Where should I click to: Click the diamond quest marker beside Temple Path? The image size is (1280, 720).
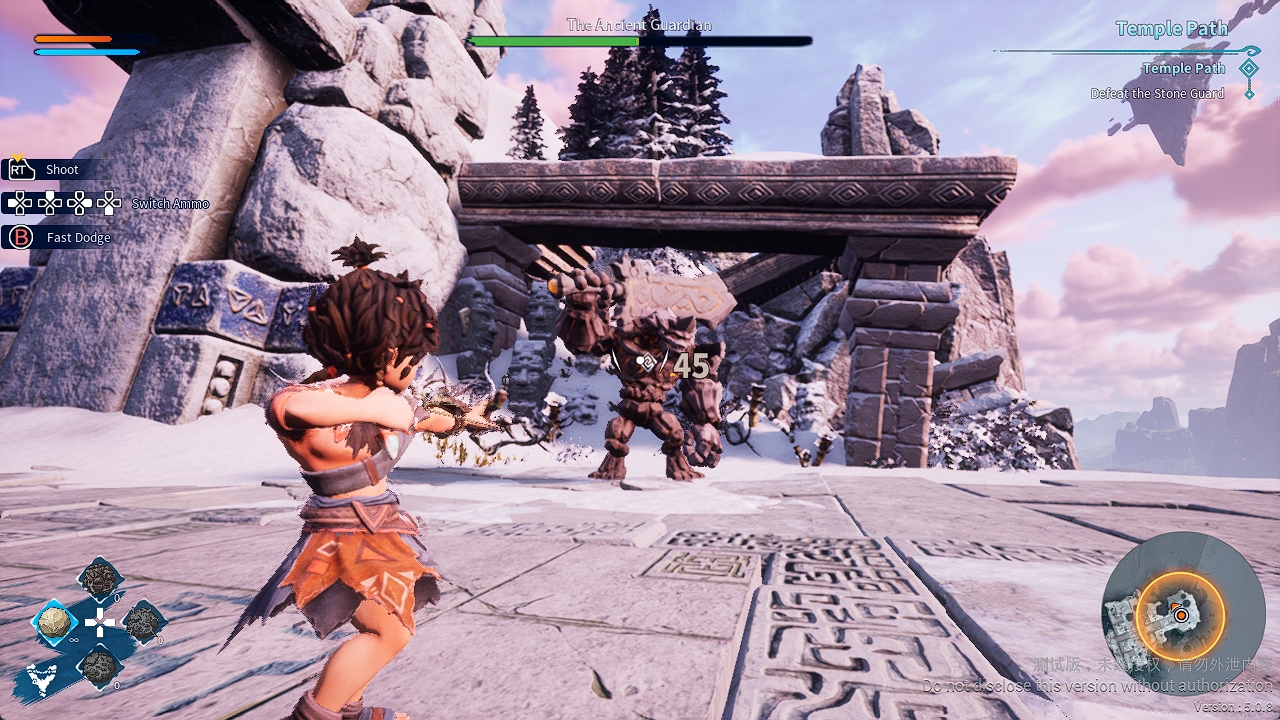coord(1248,68)
